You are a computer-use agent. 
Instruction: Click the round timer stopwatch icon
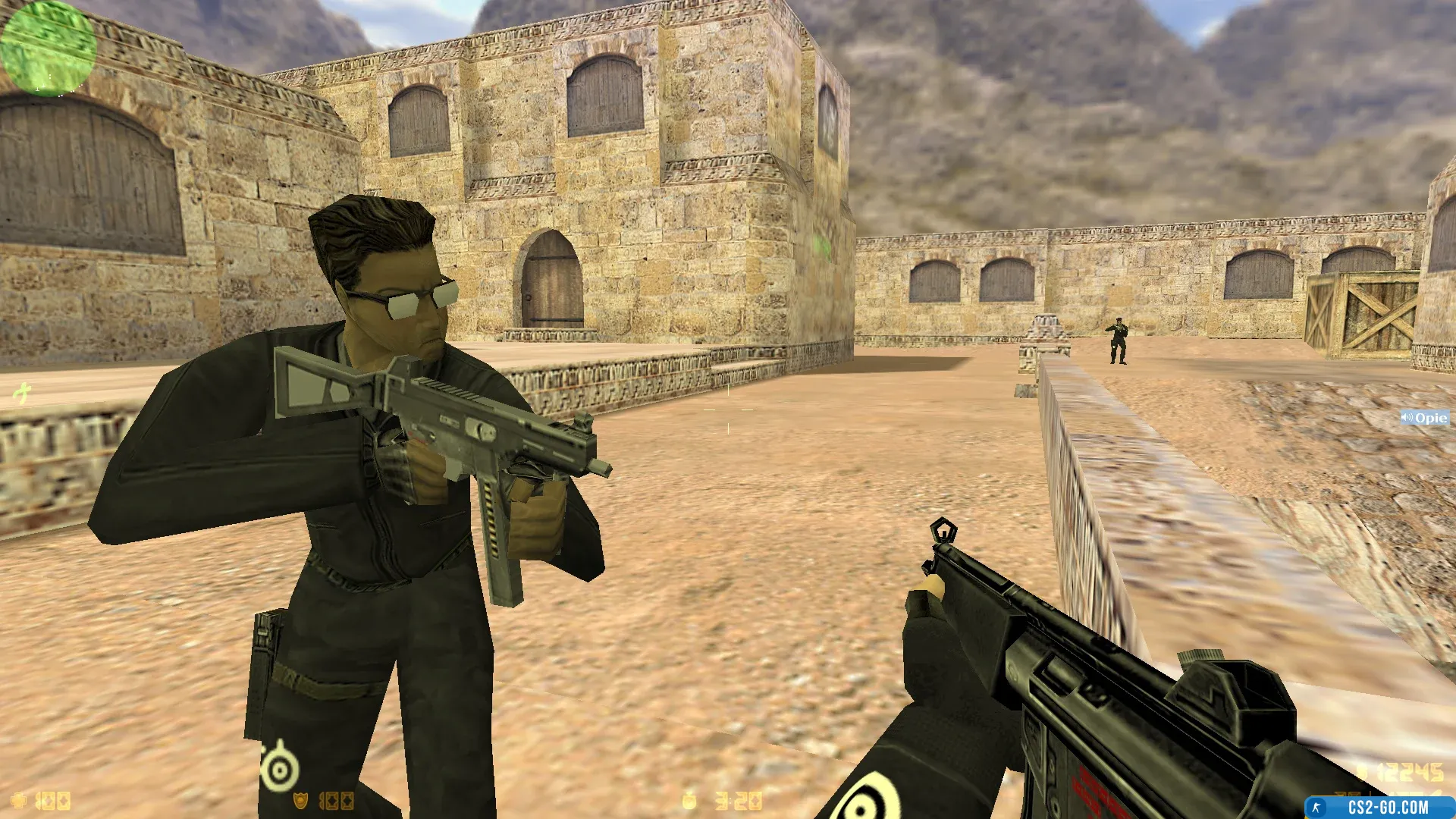coord(689,799)
